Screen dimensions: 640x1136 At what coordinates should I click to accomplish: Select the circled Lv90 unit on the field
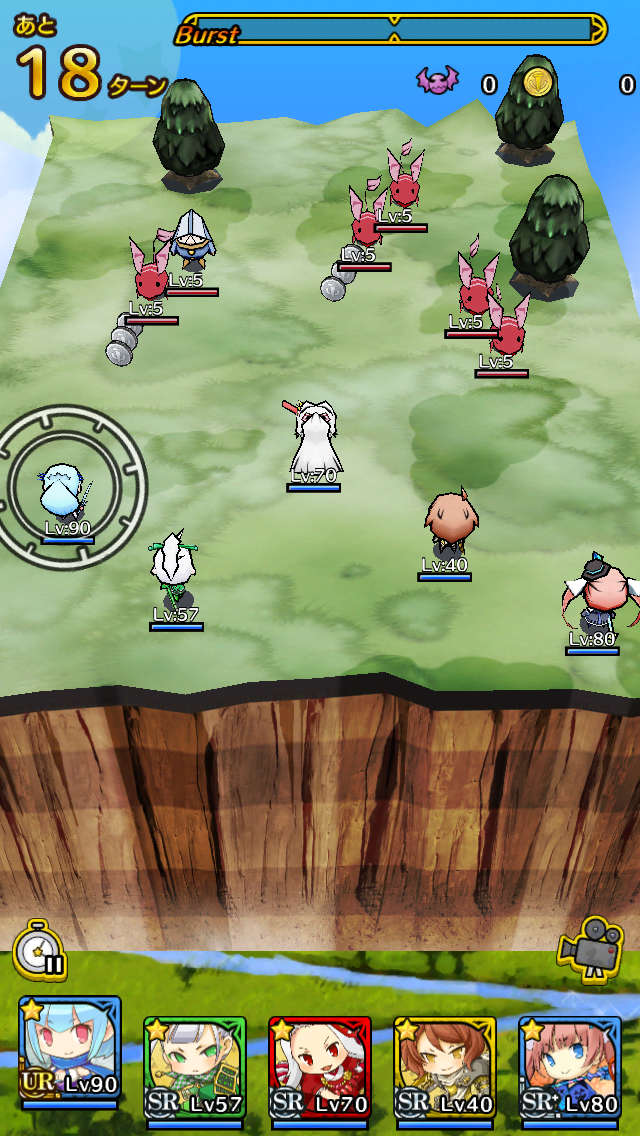68,492
